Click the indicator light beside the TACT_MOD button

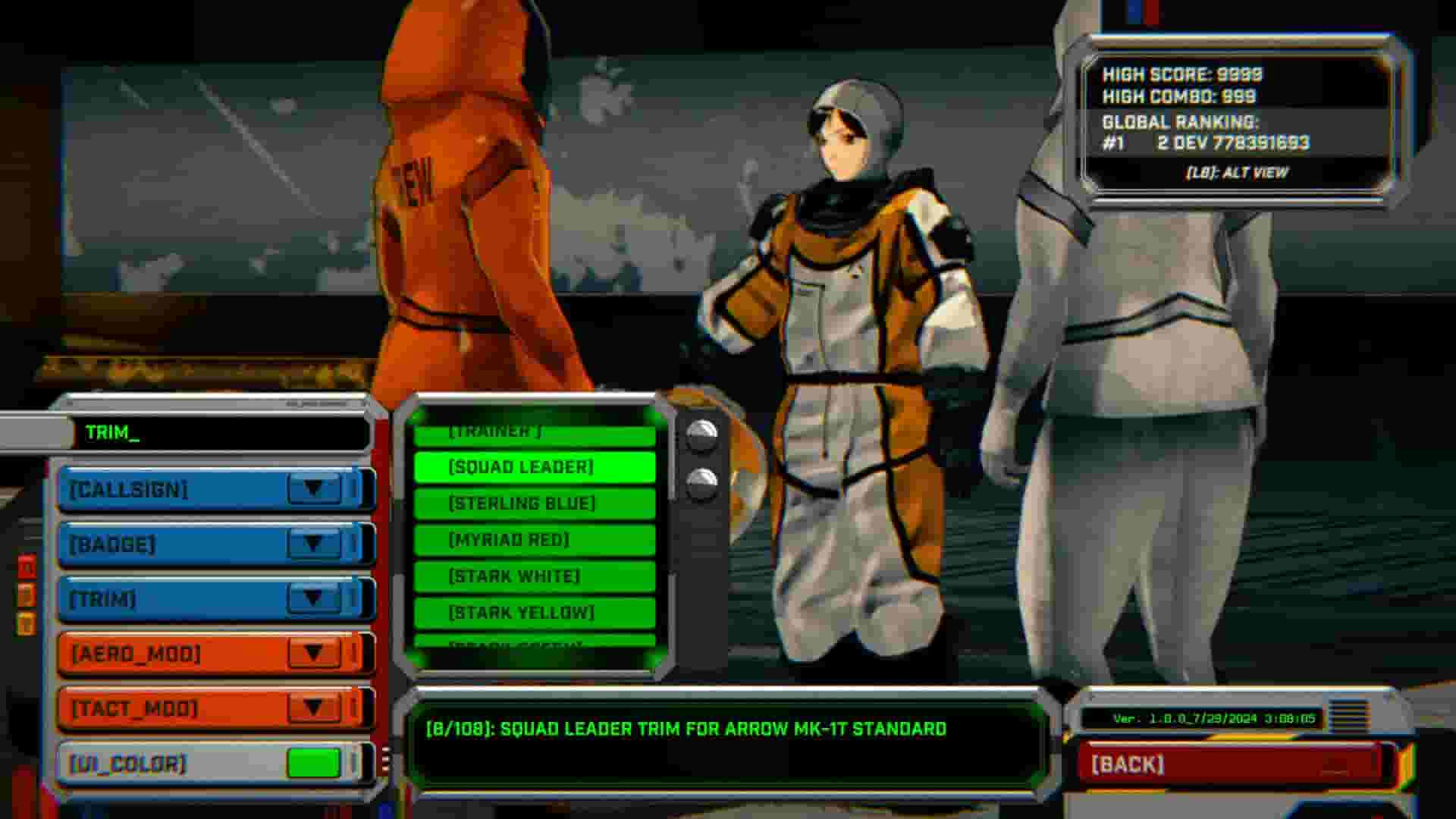click(x=354, y=708)
